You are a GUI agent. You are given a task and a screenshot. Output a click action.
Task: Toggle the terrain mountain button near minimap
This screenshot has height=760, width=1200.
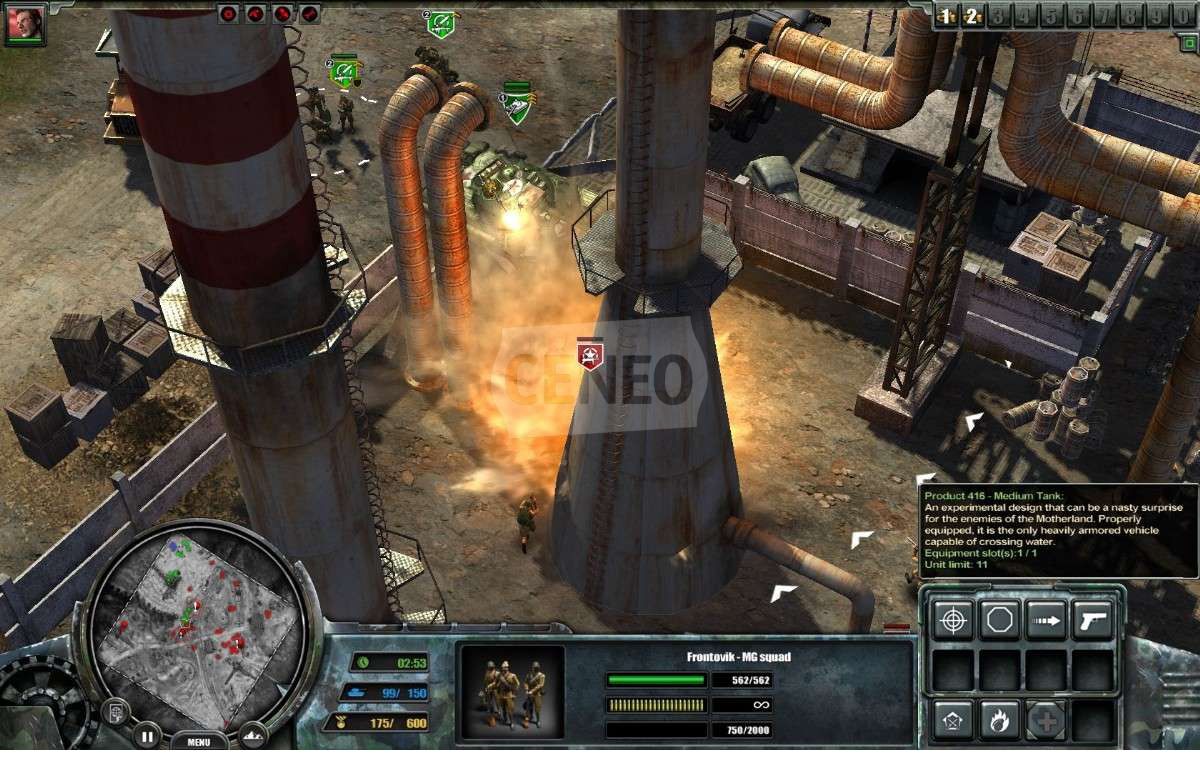pos(252,735)
